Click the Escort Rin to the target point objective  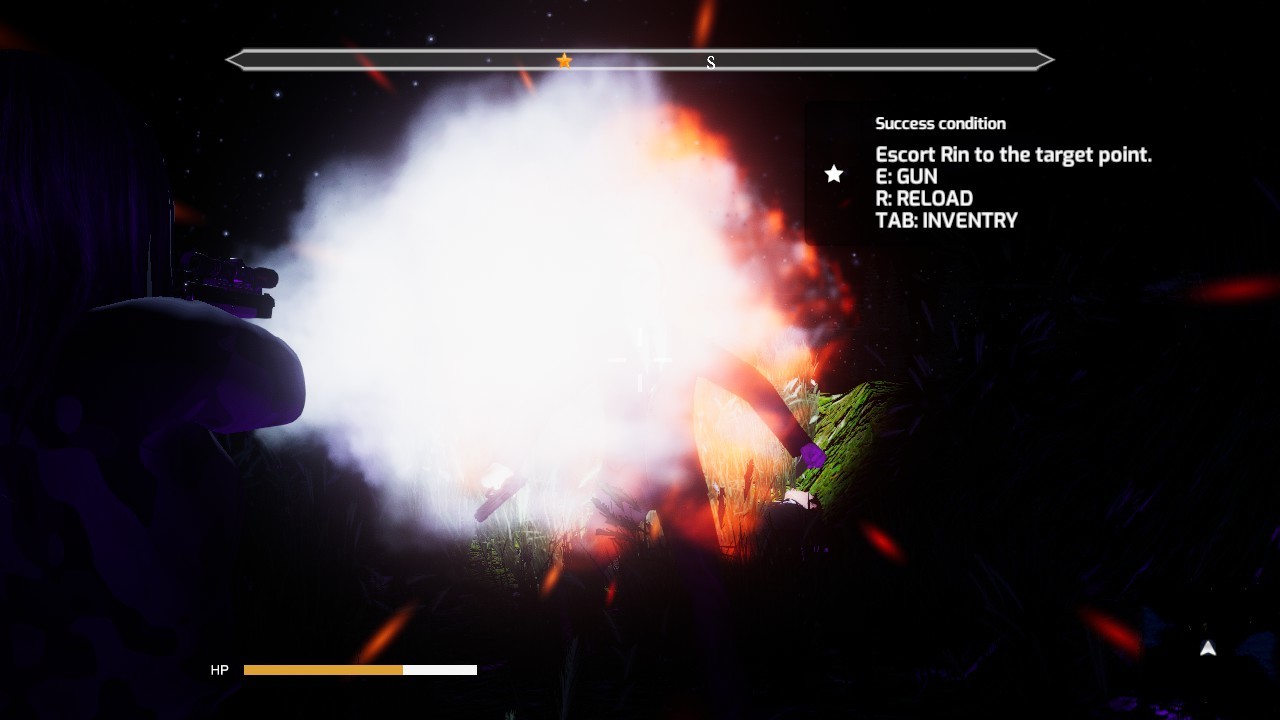click(x=1013, y=154)
